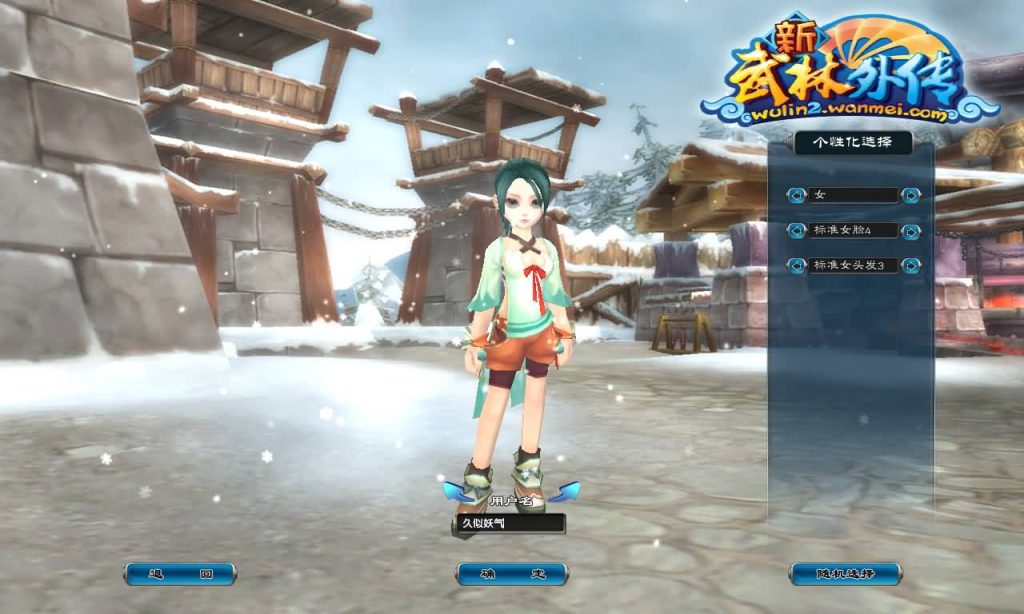Select previous gender with left arrow beside 女
The height and width of the screenshot is (614, 1024).
pyautogui.click(x=796, y=196)
